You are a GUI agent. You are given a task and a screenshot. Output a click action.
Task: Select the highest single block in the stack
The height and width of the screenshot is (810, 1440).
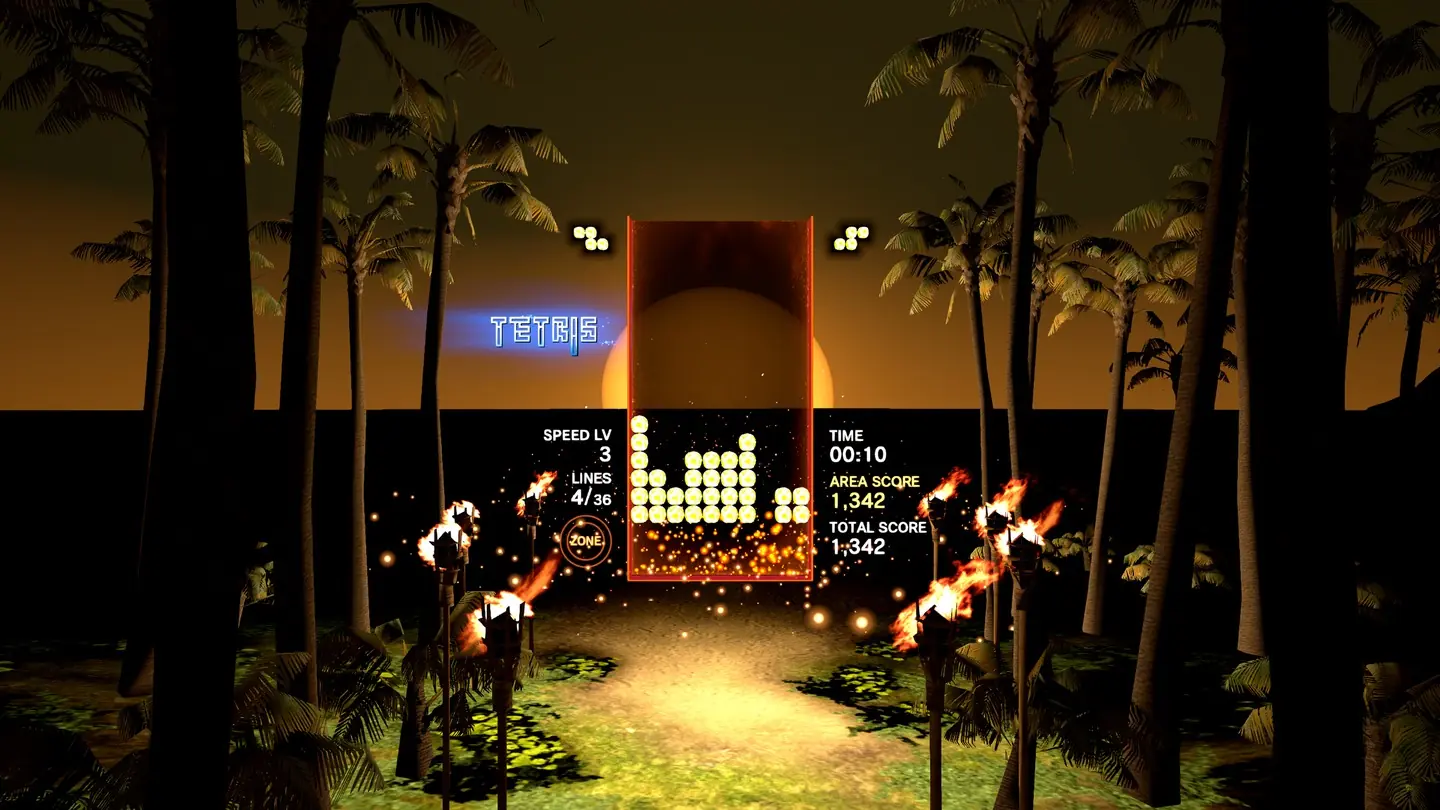point(748,443)
